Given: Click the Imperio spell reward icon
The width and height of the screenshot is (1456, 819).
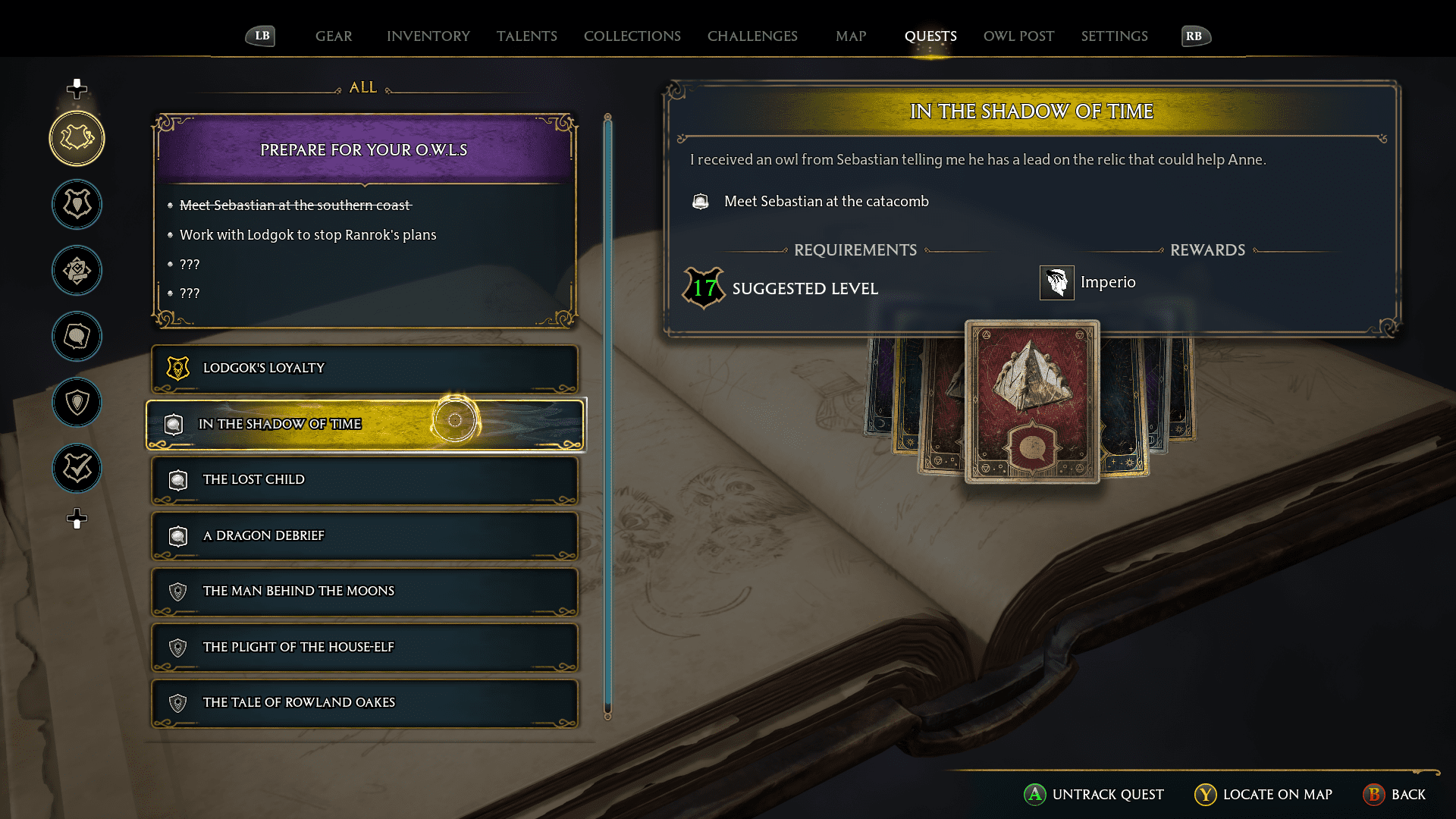Looking at the screenshot, I should [x=1056, y=282].
